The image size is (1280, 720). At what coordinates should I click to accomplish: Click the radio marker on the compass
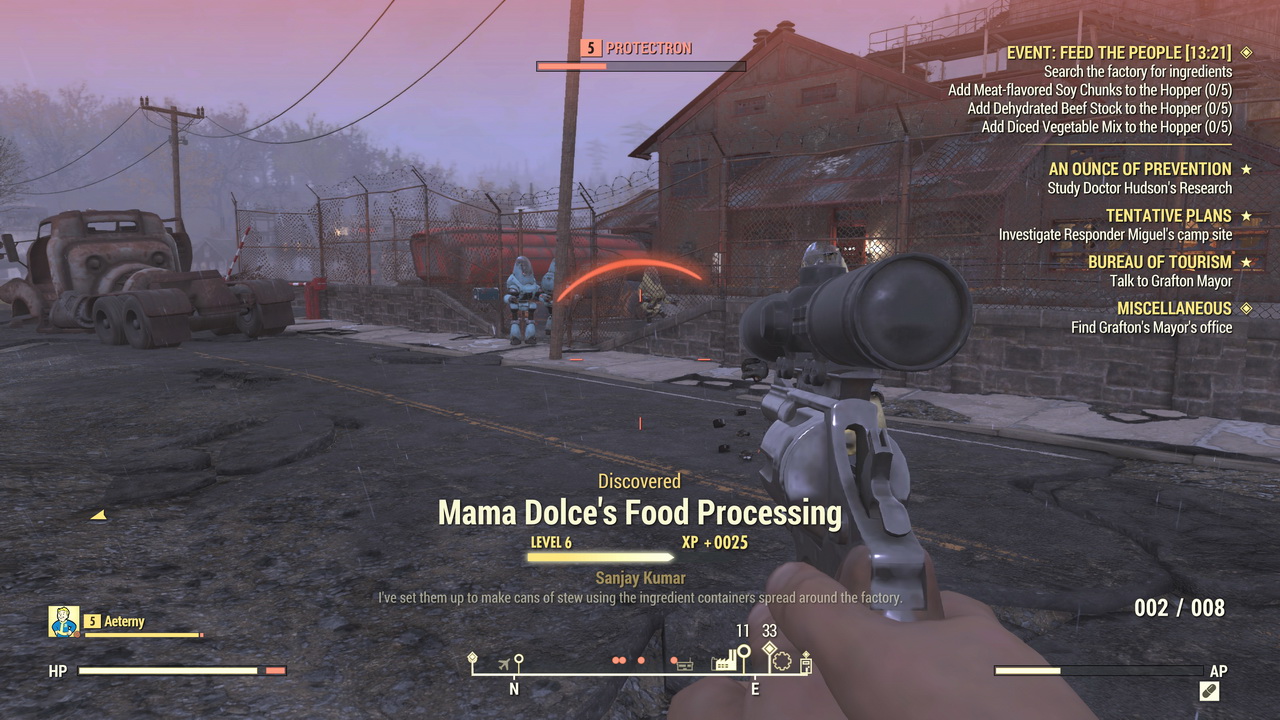684,663
